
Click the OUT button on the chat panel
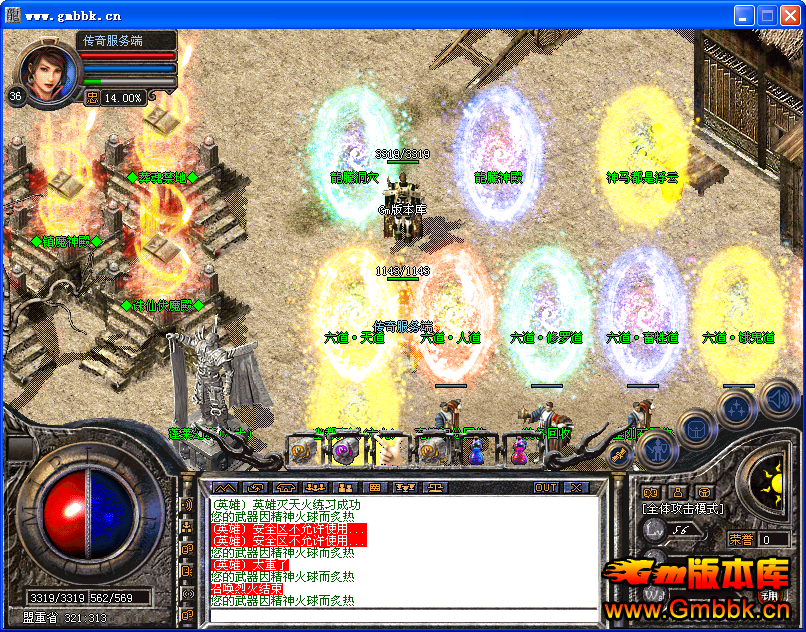(545, 488)
